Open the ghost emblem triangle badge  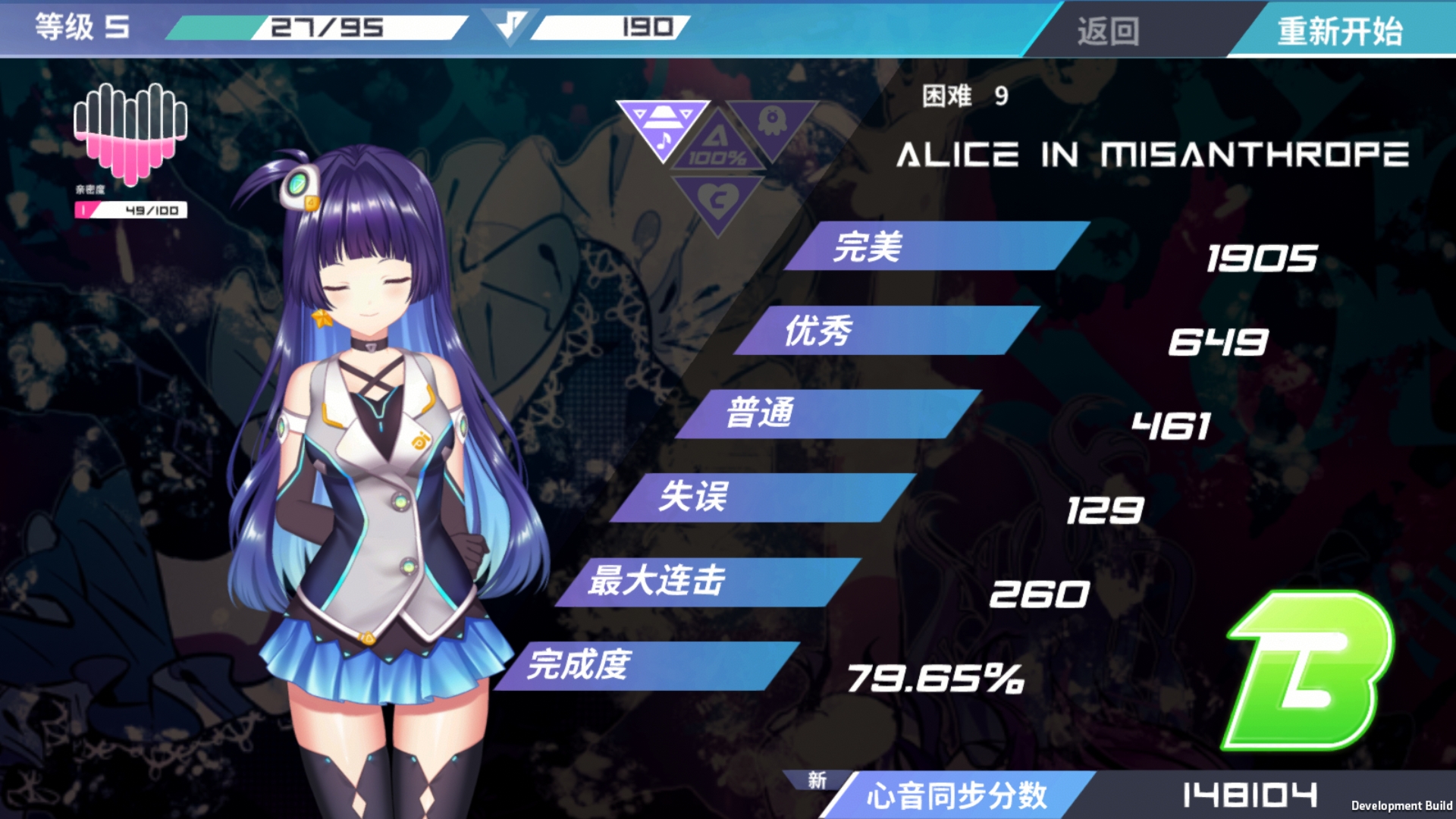click(x=776, y=124)
